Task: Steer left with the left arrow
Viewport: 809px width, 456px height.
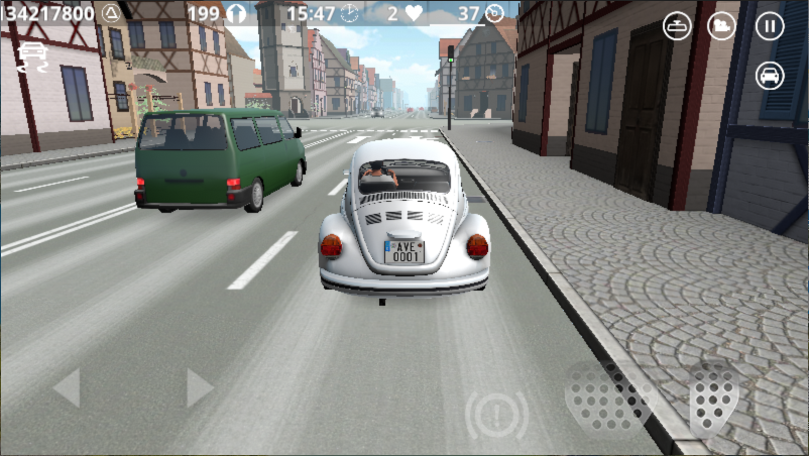Action: pos(67,388)
